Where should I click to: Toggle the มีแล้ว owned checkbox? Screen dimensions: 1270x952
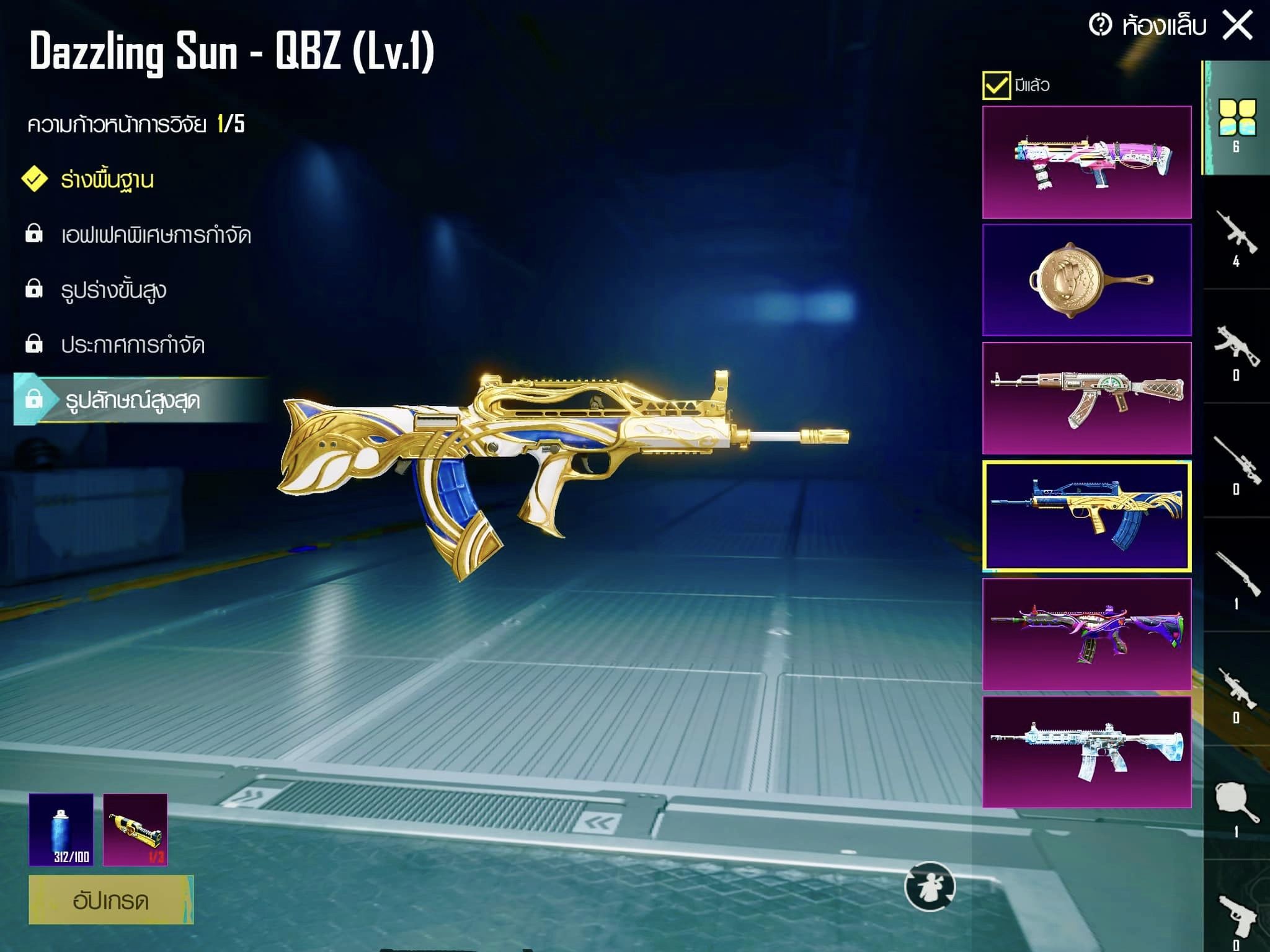click(x=996, y=85)
